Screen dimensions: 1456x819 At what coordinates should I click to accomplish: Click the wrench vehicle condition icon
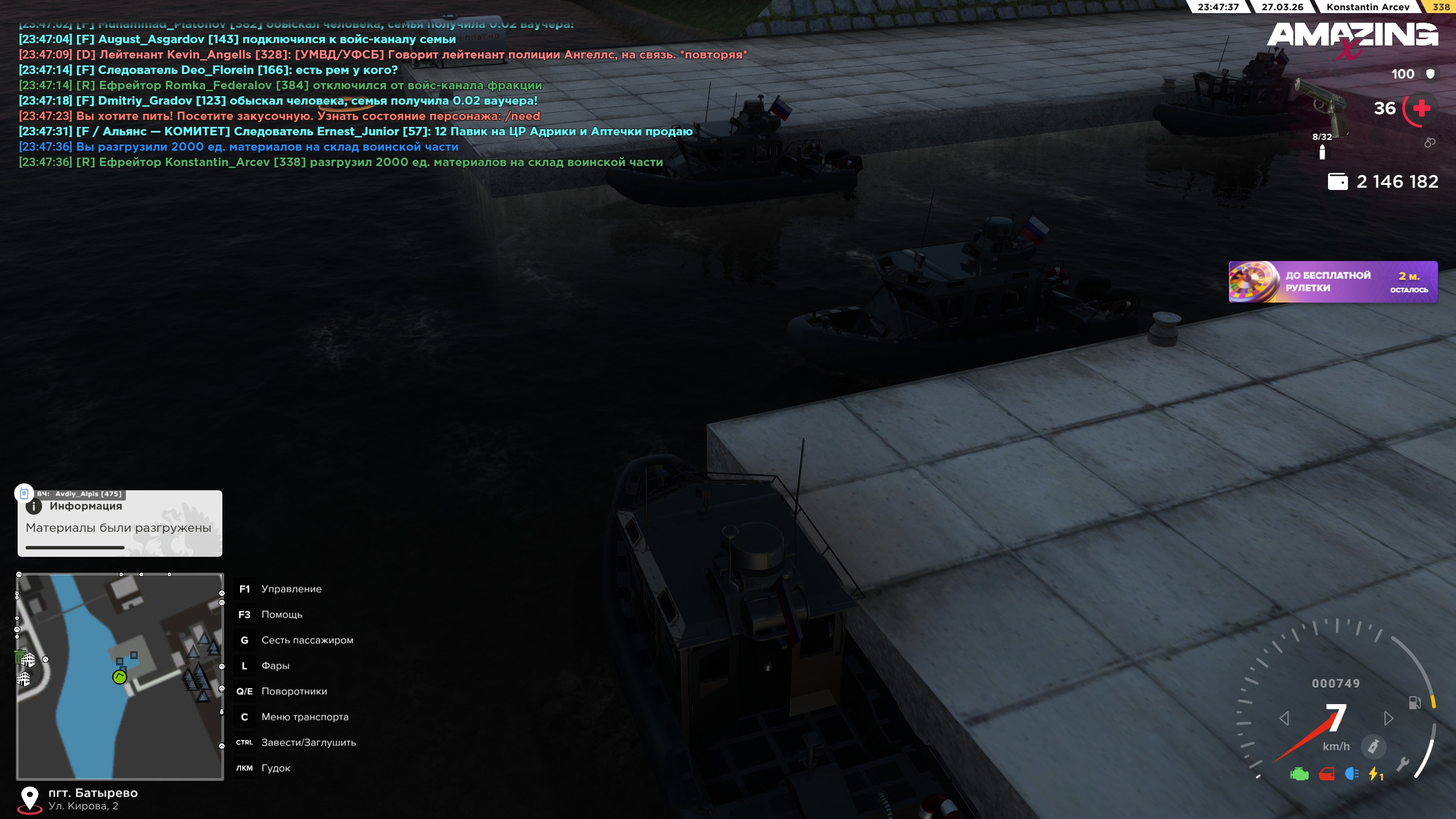tap(1403, 764)
